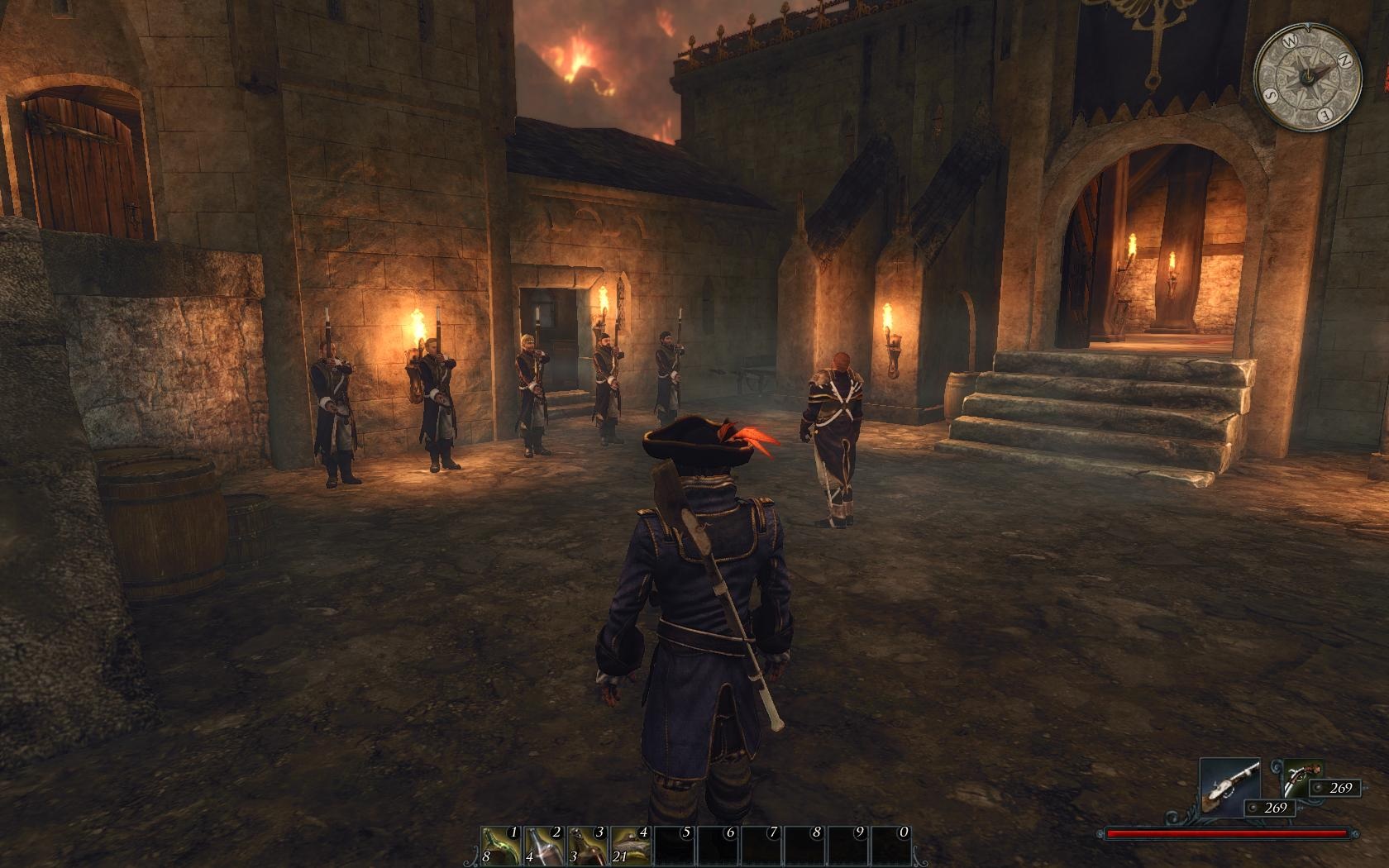Select quickslot 0 at the hotbar's end
Image resolution: width=1389 pixels, height=868 pixels.
[889, 846]
